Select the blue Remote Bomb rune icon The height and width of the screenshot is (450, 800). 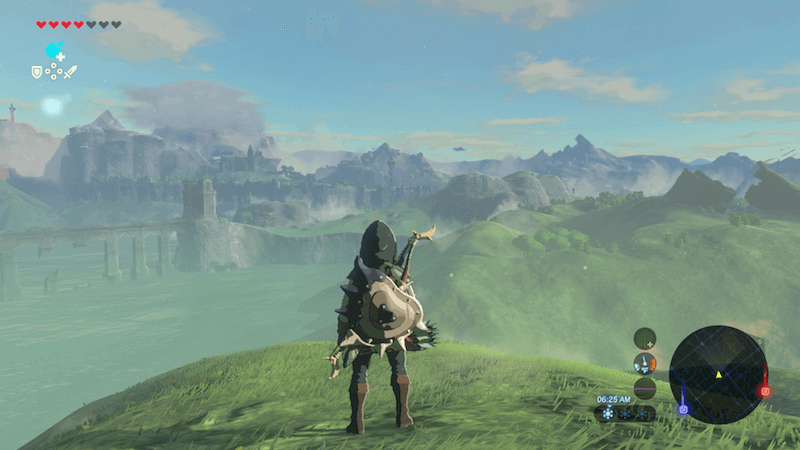53,51
